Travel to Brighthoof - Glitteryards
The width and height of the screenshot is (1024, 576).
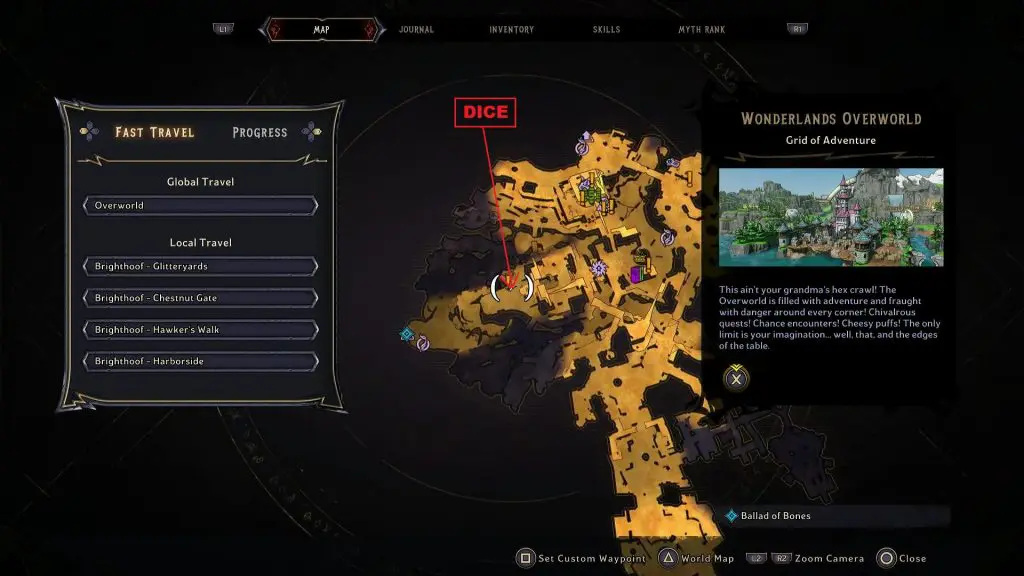201,267
